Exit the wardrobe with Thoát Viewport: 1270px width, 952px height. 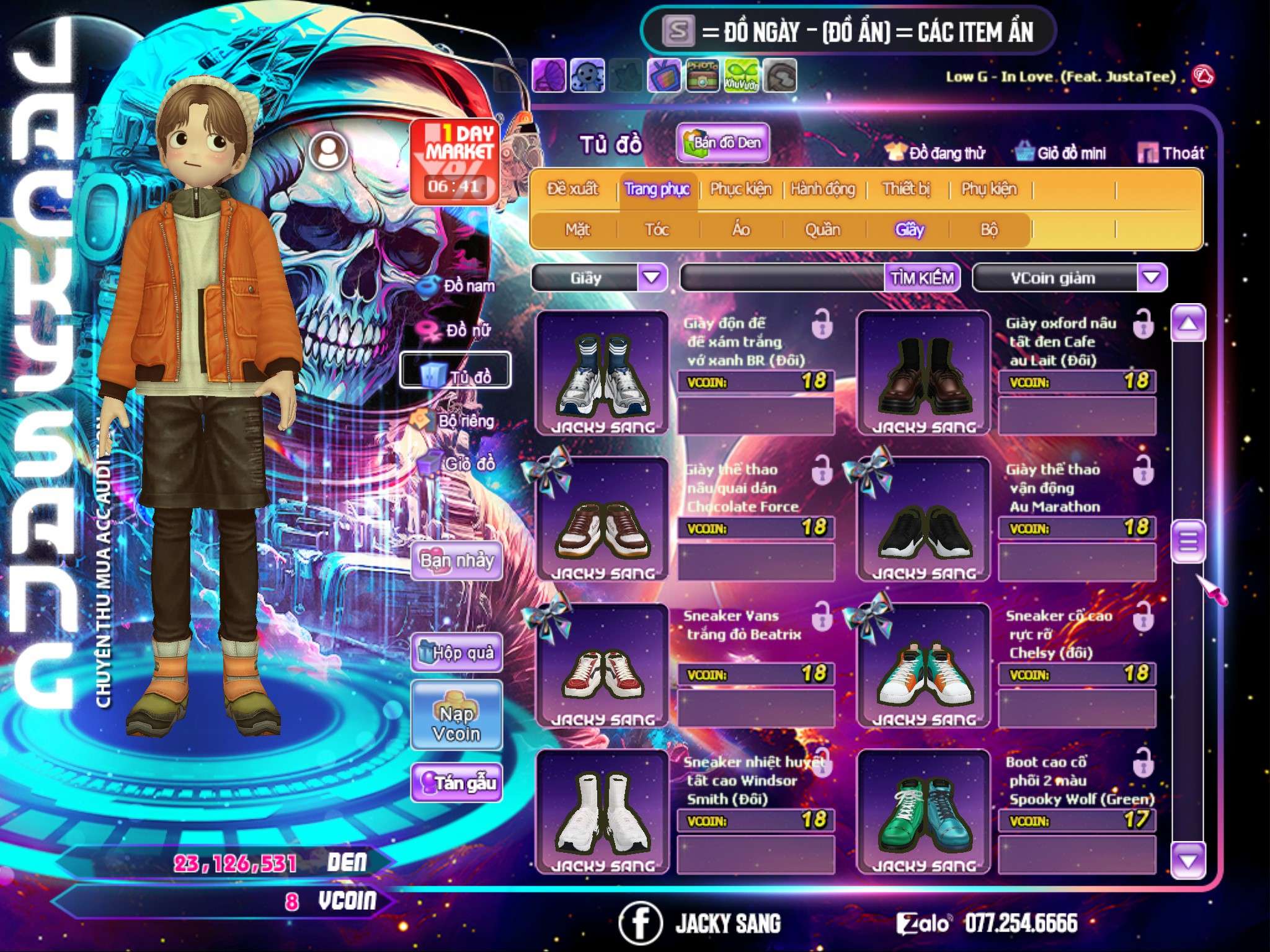click(1172, 153)
